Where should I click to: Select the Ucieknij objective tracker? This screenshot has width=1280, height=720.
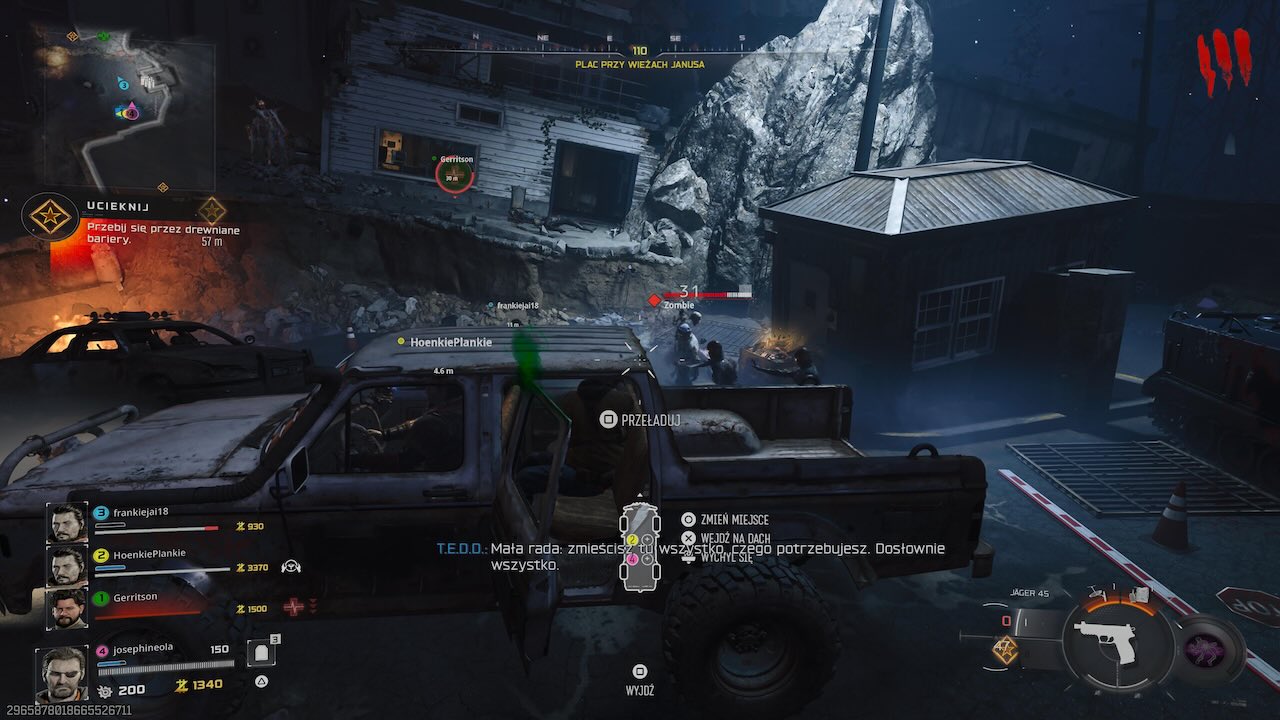(50, 216)
